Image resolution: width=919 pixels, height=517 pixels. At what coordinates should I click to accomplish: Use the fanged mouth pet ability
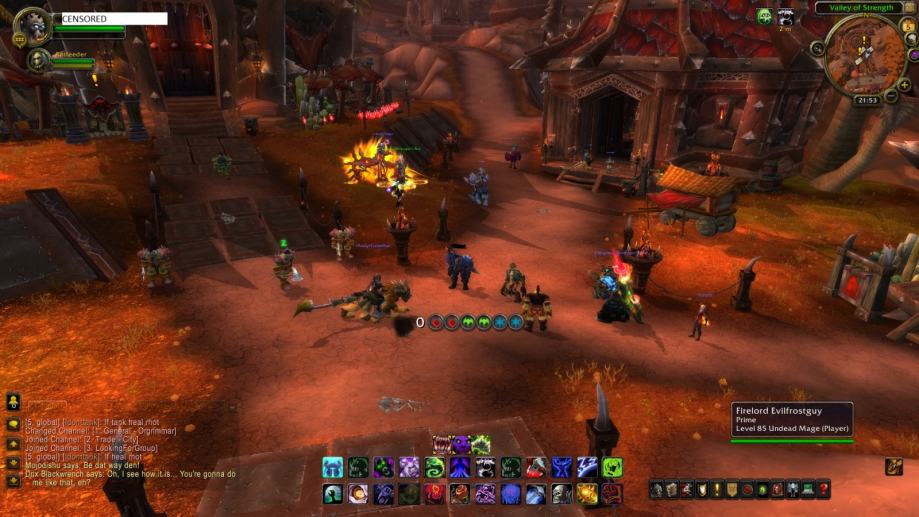pyautogui.click(x=441, y=444)
